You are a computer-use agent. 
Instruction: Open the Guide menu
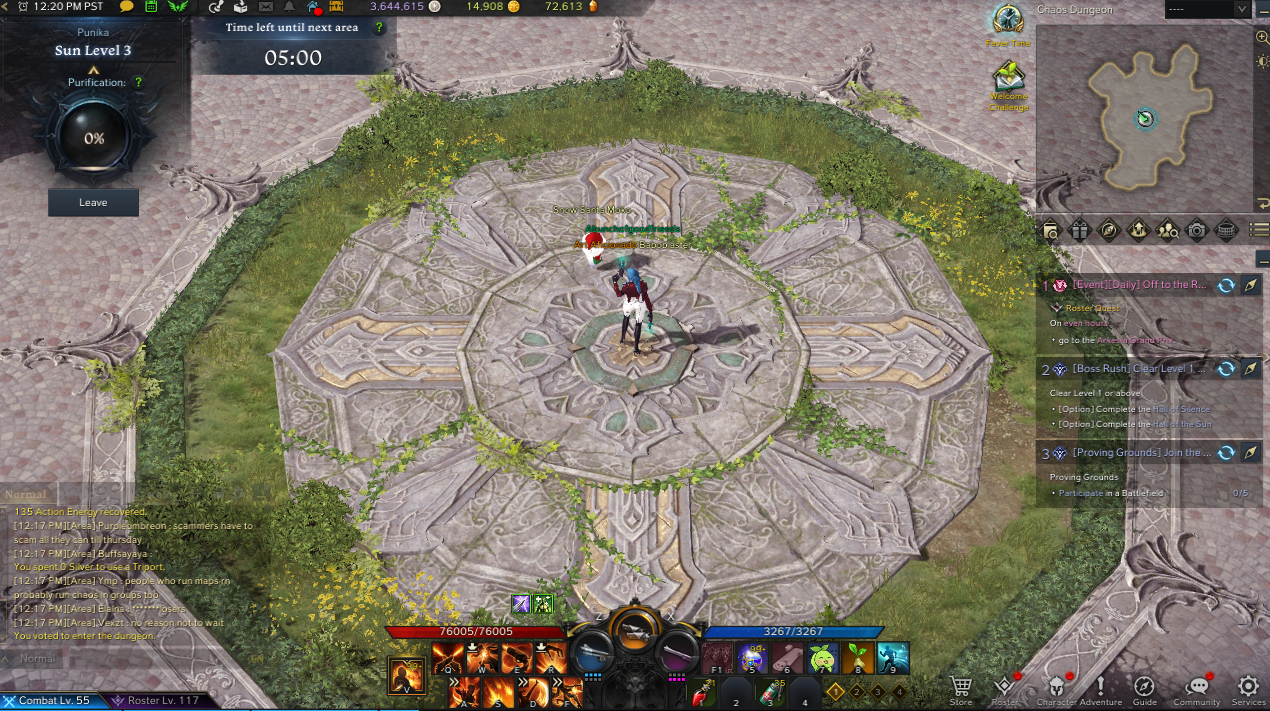tap(1144, 687)
